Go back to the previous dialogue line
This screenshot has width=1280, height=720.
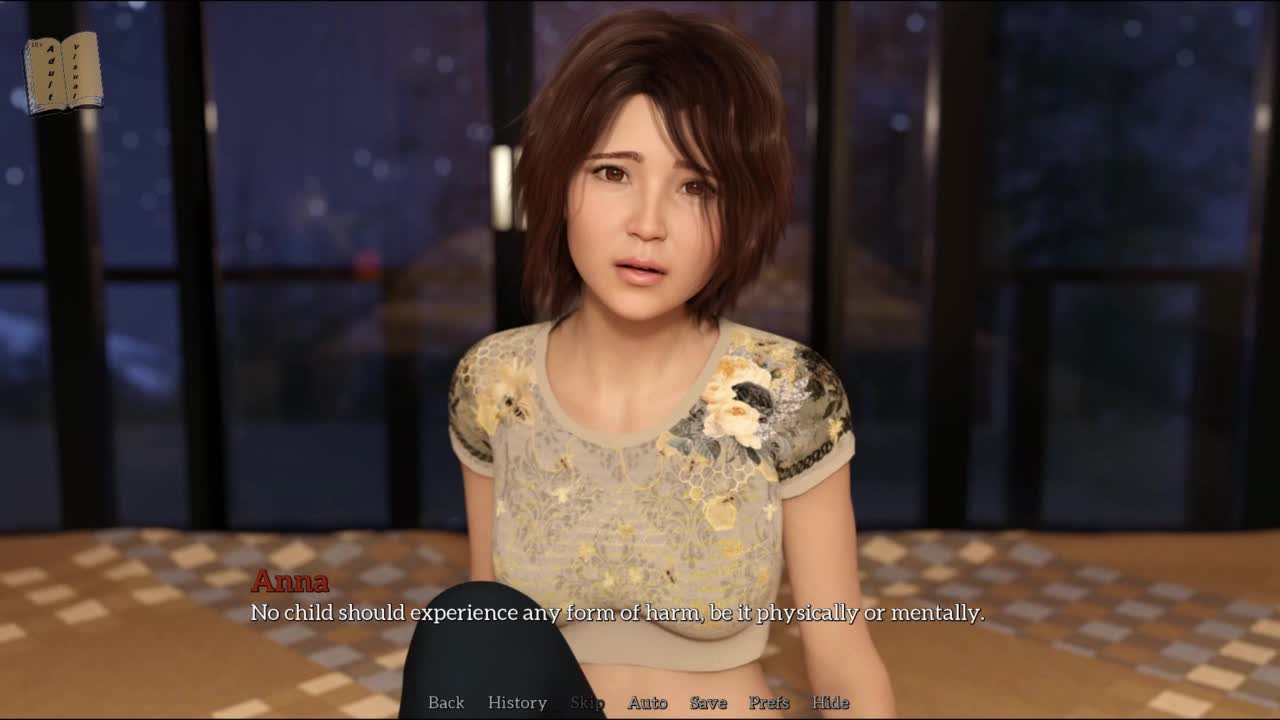tap(446, 702)
